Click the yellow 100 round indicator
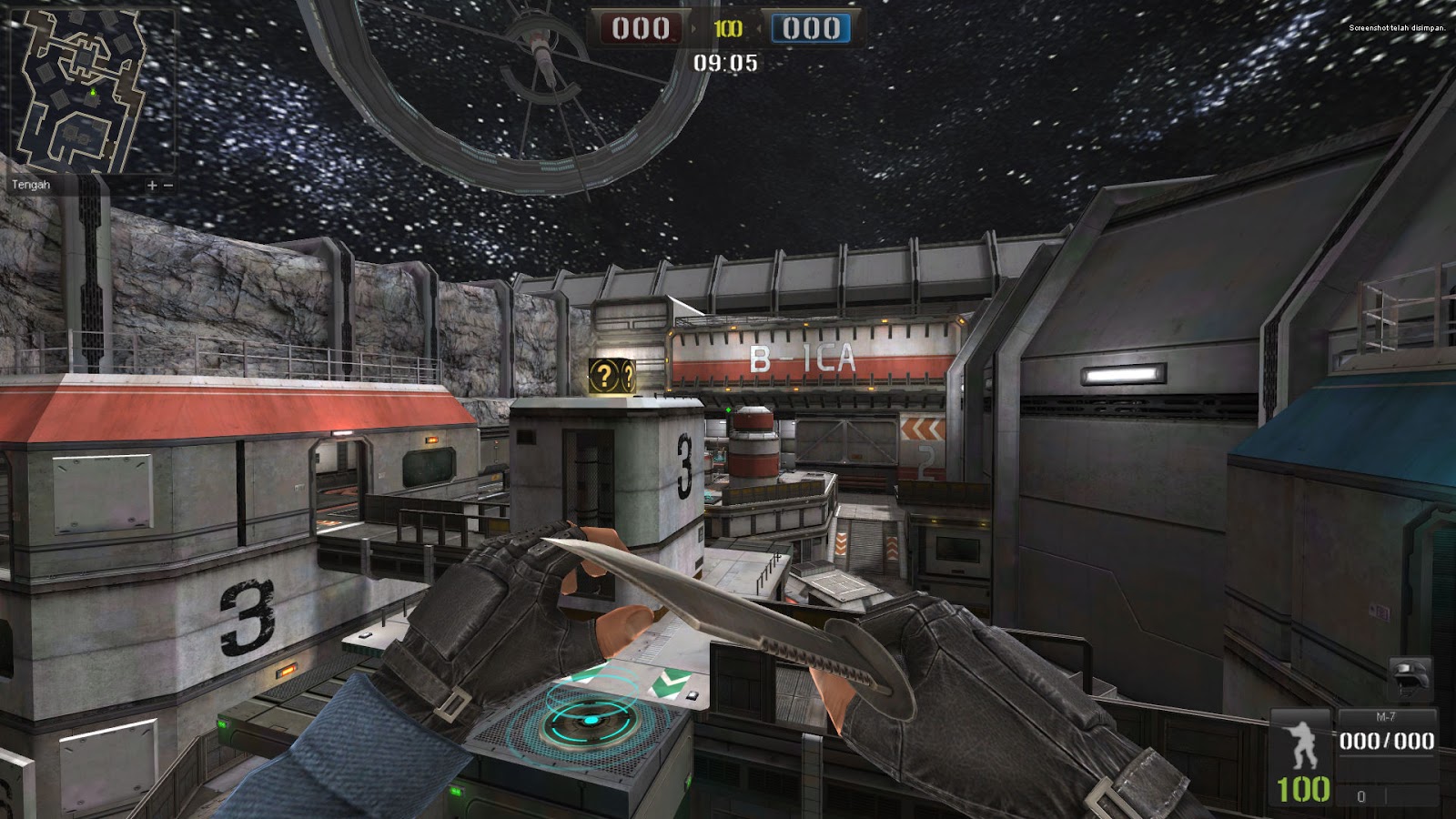 tap(728, 27)
